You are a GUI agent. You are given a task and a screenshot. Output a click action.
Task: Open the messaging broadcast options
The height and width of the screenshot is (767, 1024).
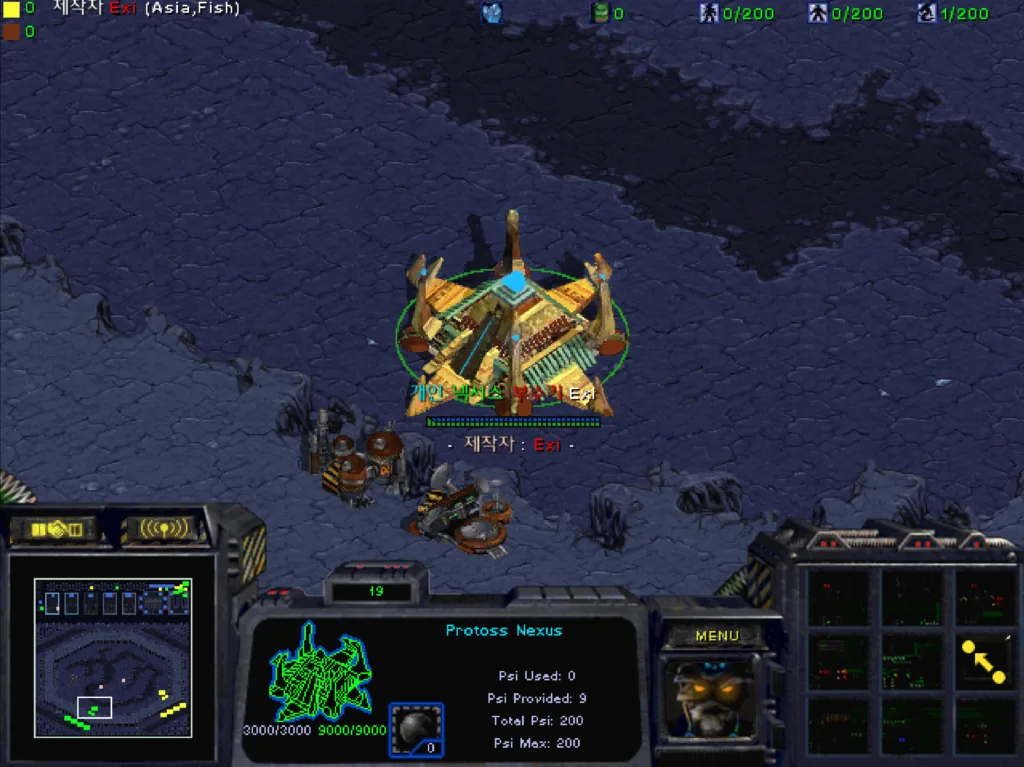coord(163,528)
